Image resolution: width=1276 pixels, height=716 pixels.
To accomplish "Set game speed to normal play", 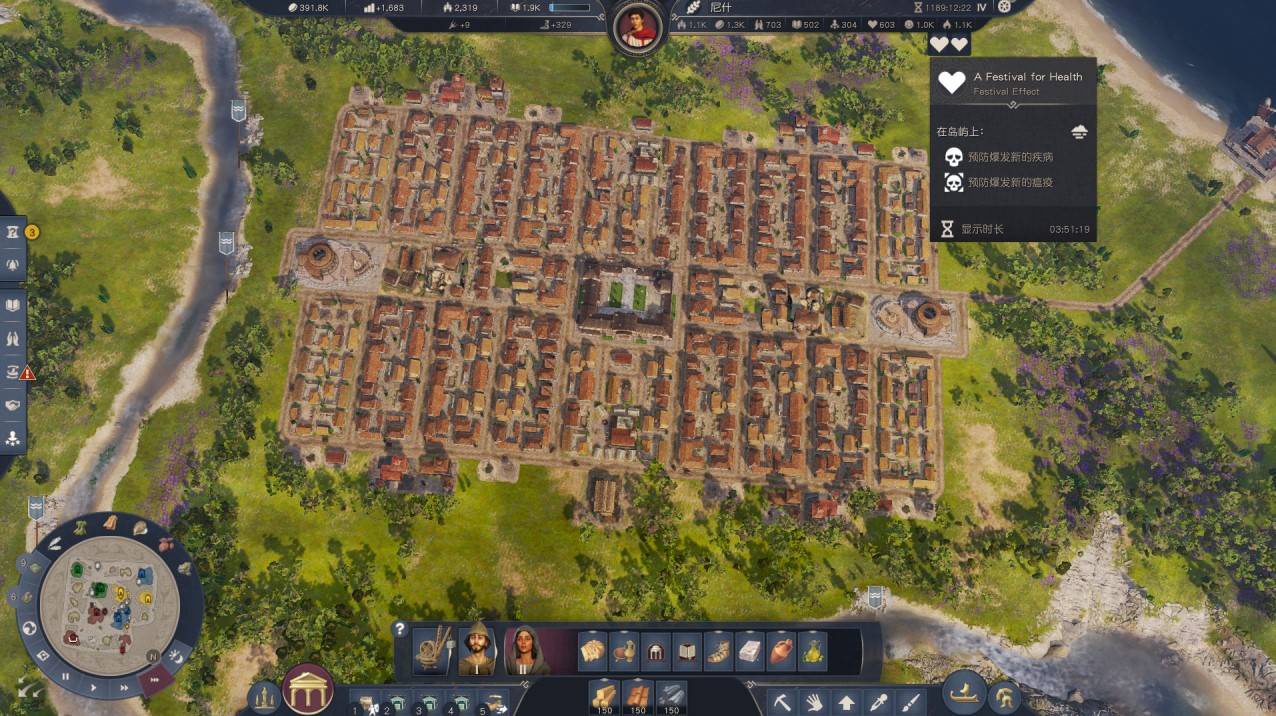I will (94, 687).
